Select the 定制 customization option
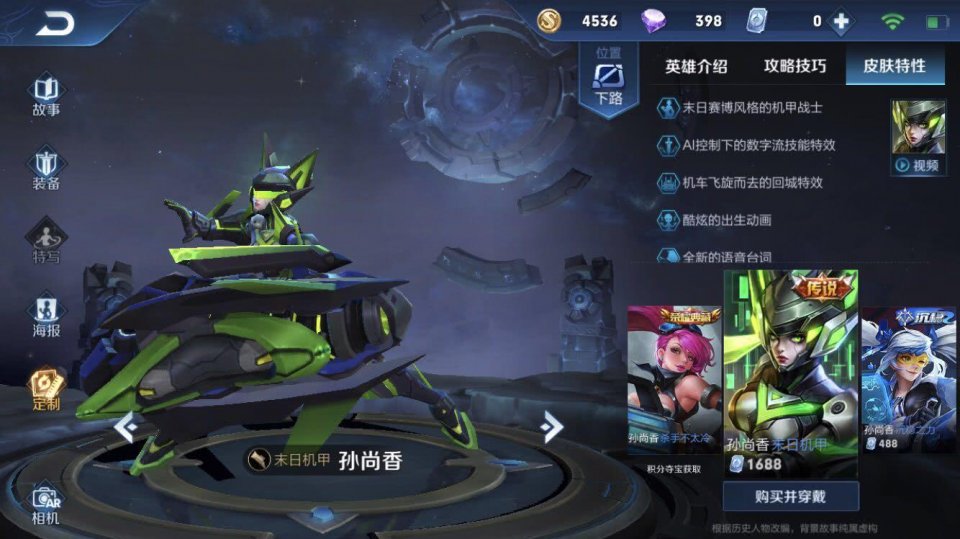This screenshot has width=960, height=539. click(x=46, y=390)
